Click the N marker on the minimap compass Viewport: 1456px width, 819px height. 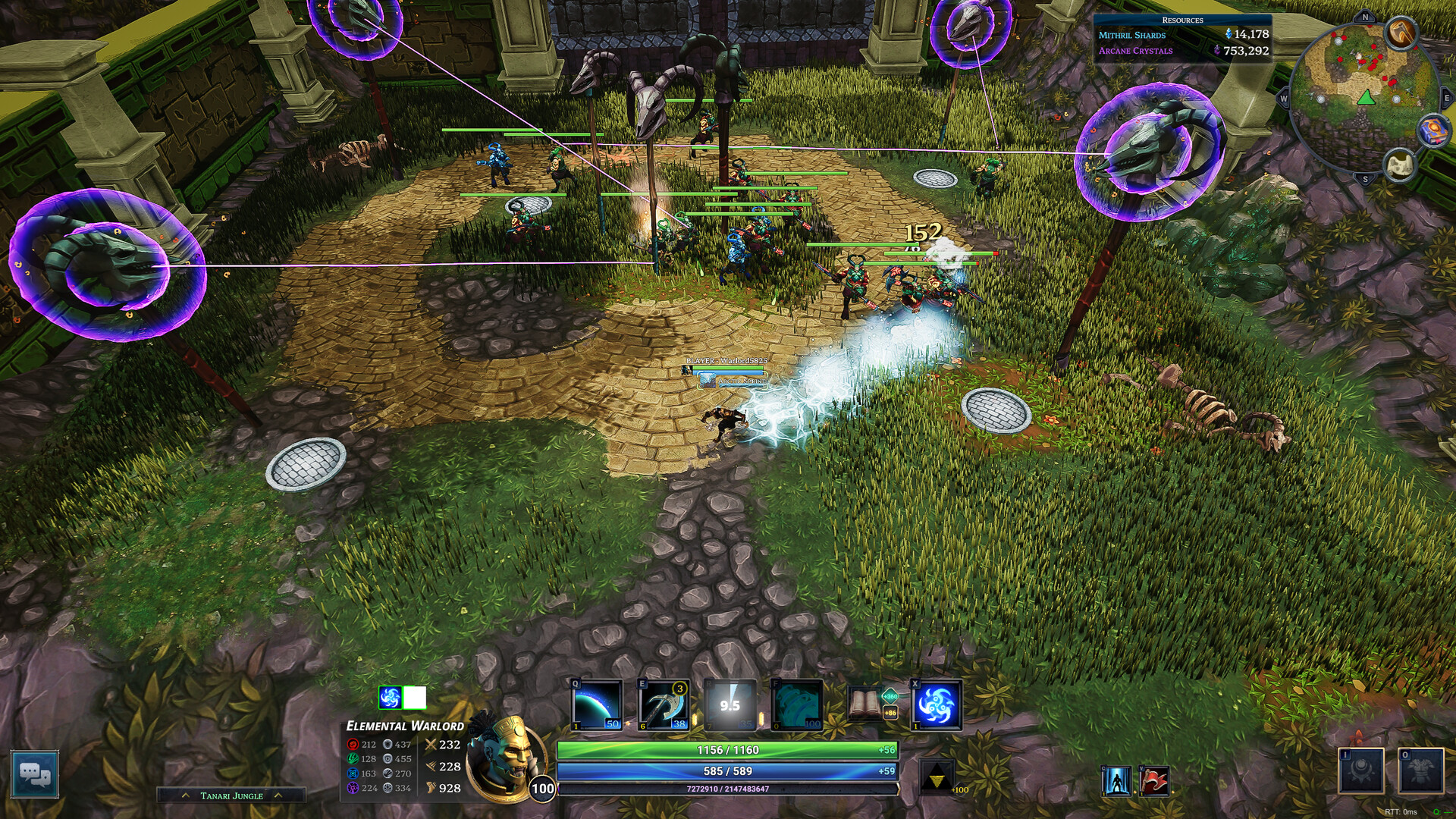(x=1365, y=17)
